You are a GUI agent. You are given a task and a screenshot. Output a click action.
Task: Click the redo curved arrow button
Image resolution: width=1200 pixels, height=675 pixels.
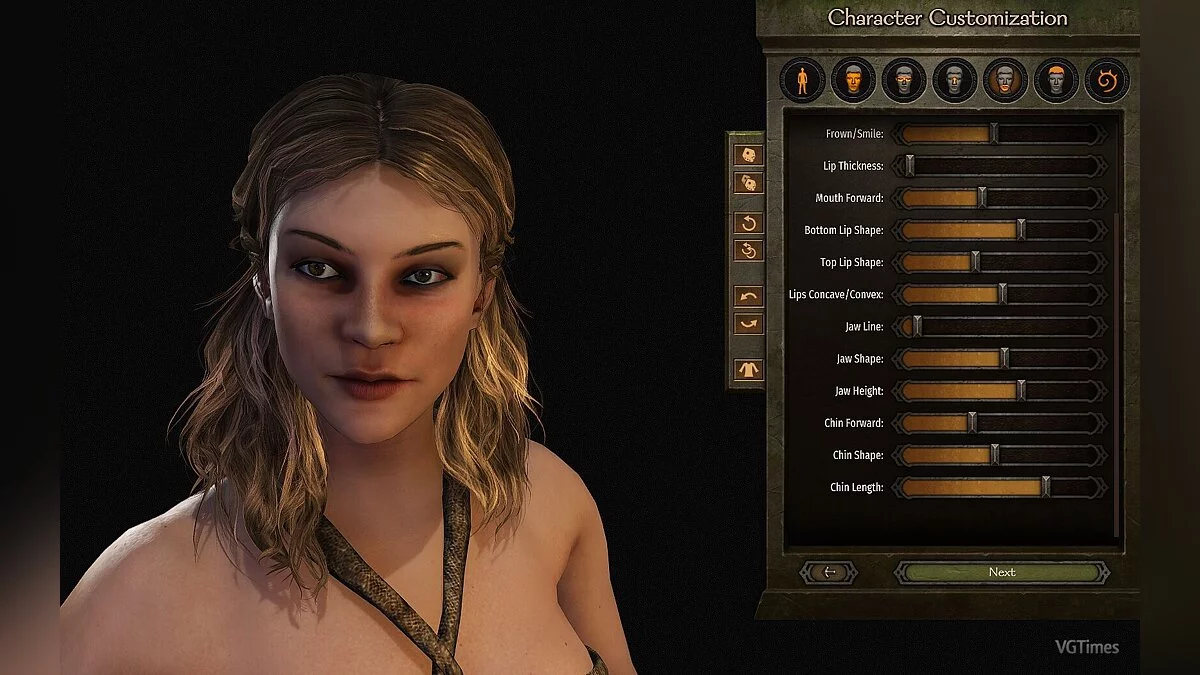click(x=749, y=324)
